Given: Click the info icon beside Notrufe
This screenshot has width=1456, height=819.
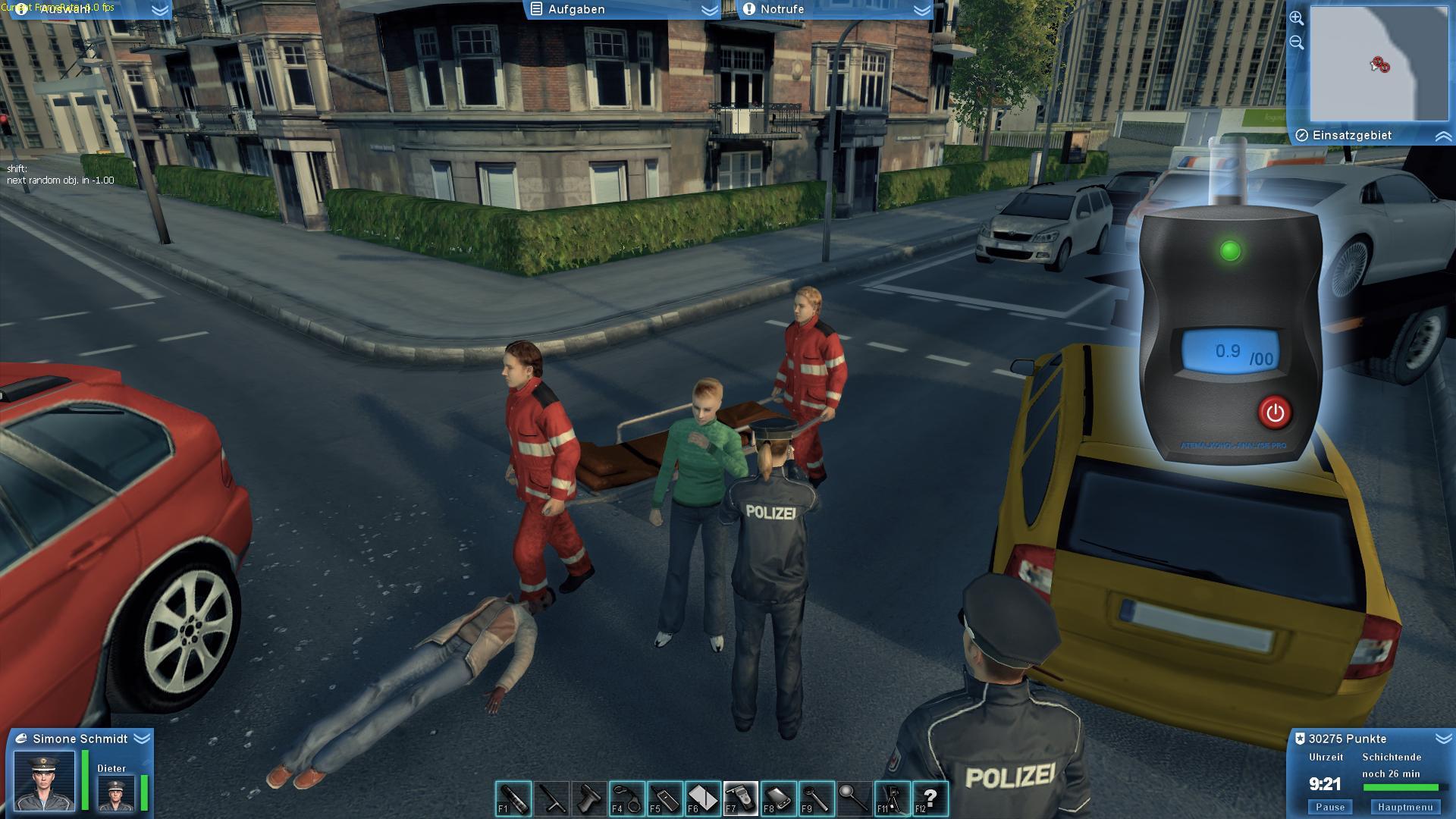Looking at the screenshot, I should [x=750, y=10].
